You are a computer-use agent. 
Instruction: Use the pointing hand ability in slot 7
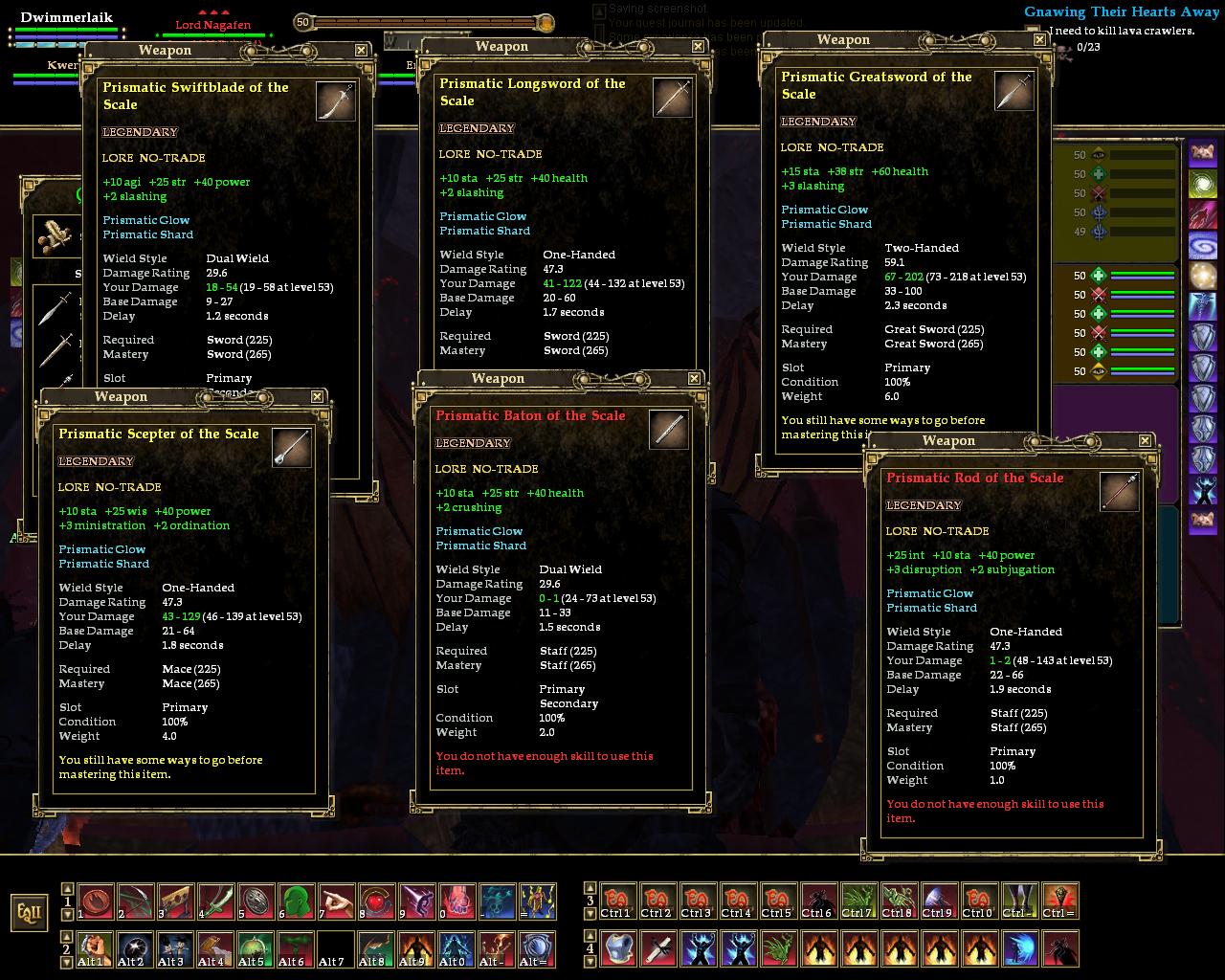tap(336, 902)
